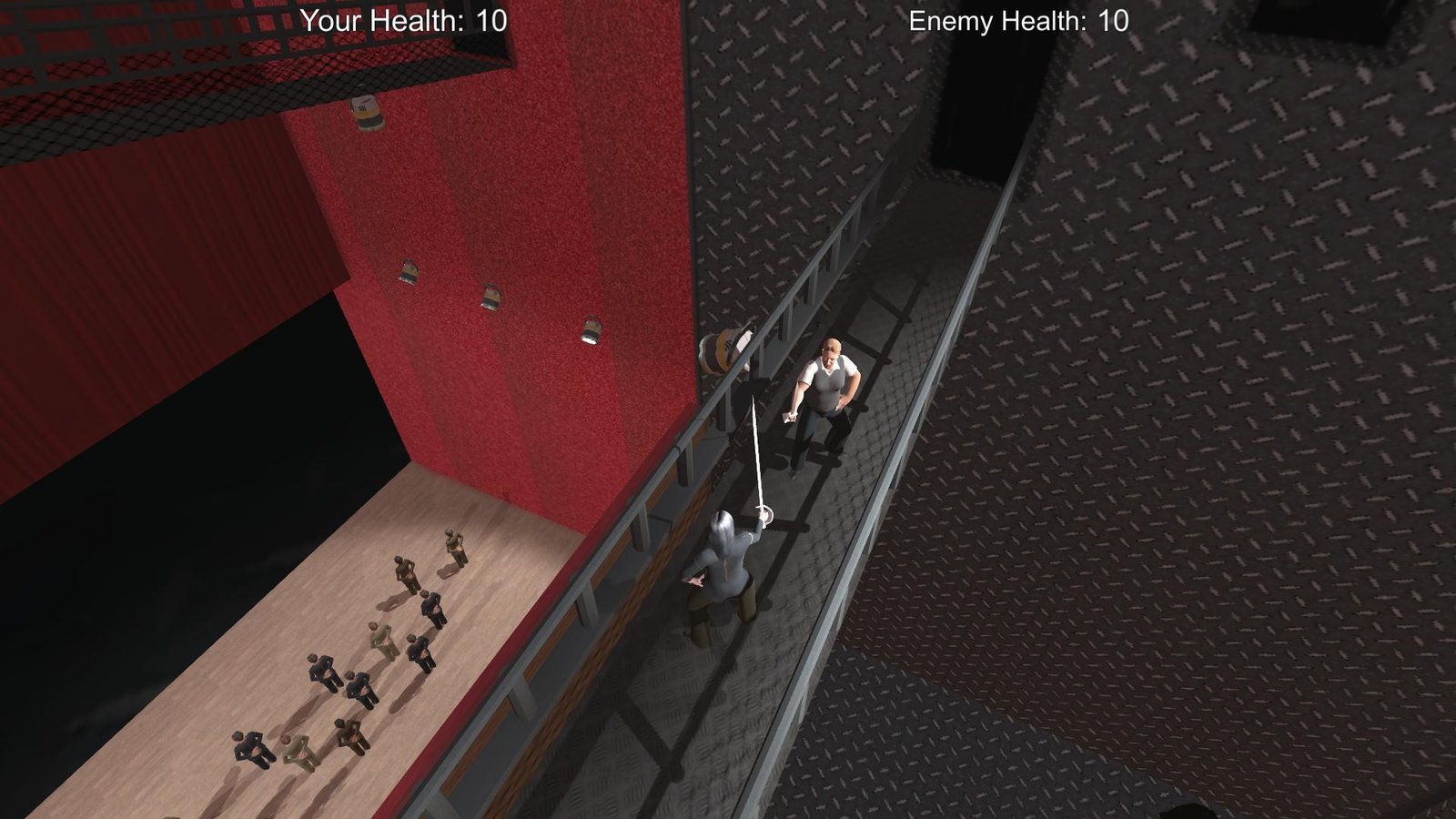Click the "Enemy Health: 10" HUD label
Viewport: 1456px width, 819px height.
point(1016,18)
